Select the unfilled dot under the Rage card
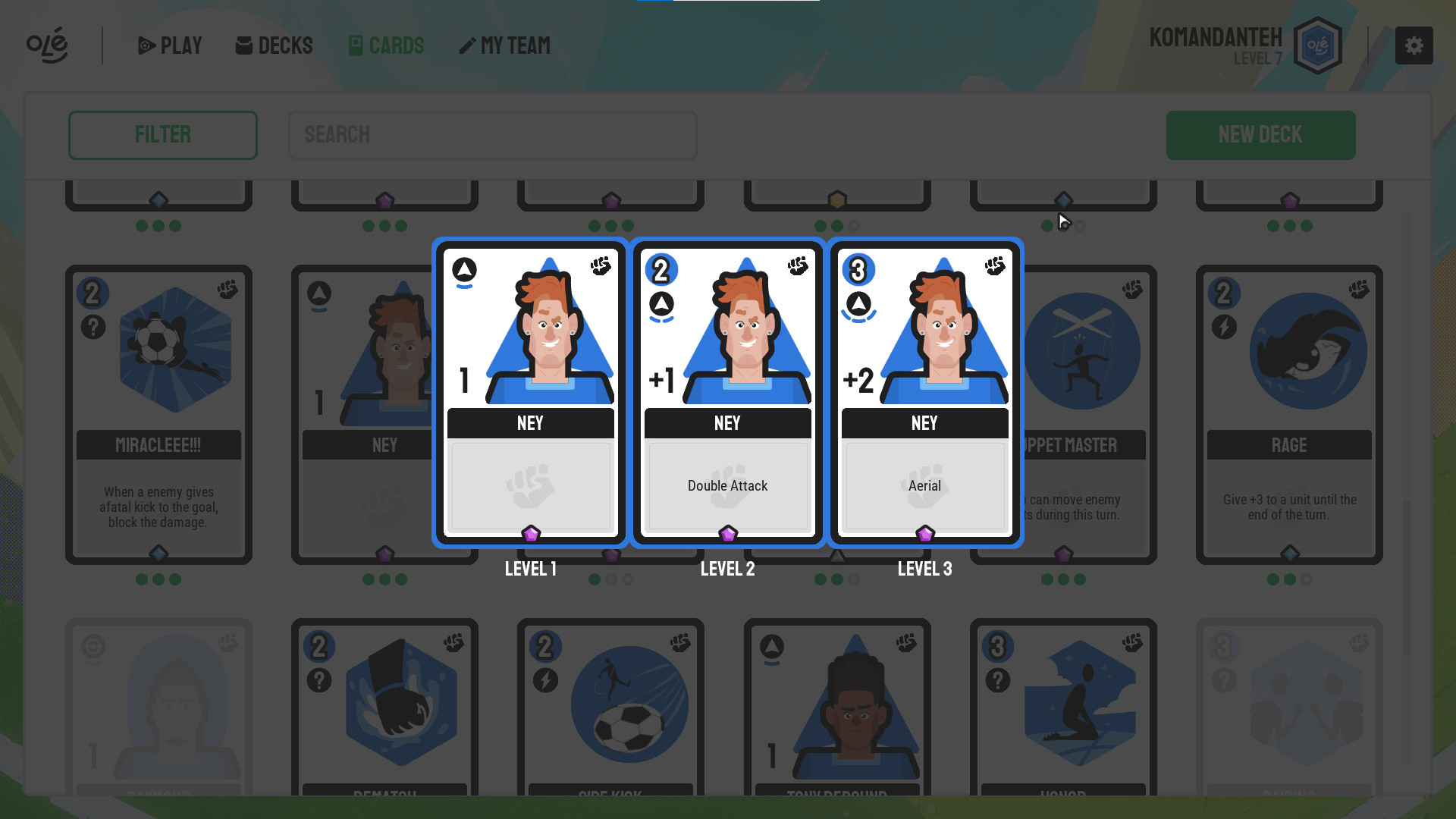The width and height of the screenshot is (1456, 819). pos(1307,579)
